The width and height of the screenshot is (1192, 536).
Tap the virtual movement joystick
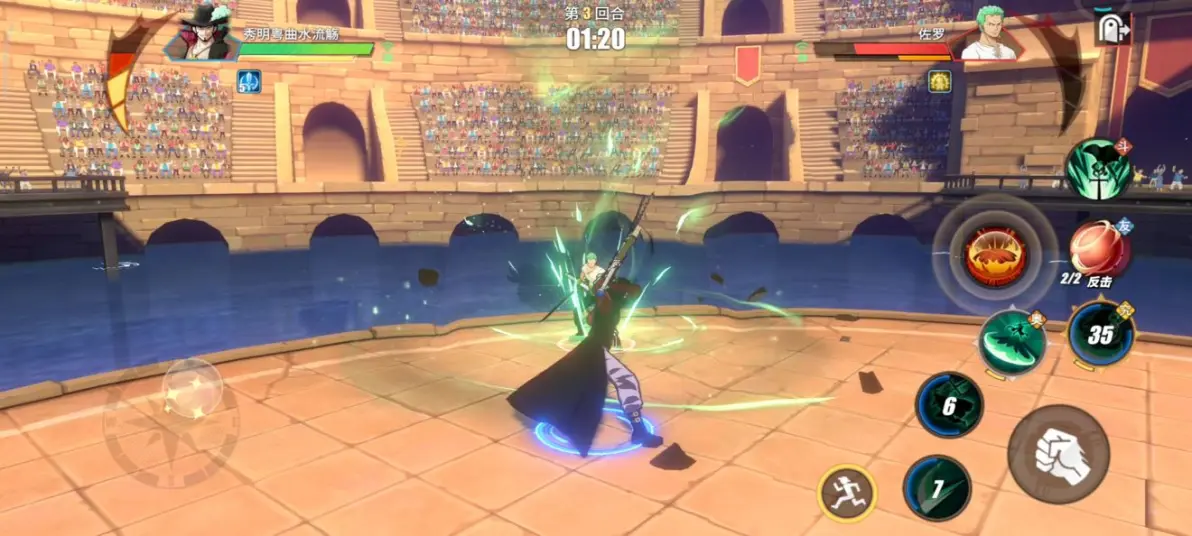pyautogui.click(x=192, y=389)
